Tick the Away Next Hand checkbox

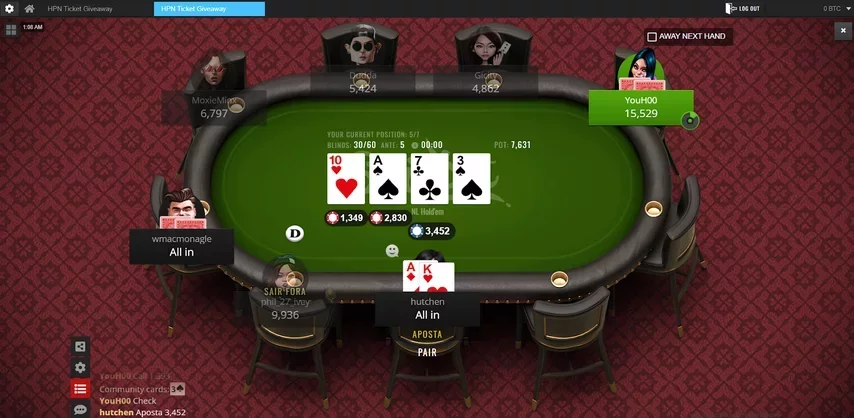(652, 37)
